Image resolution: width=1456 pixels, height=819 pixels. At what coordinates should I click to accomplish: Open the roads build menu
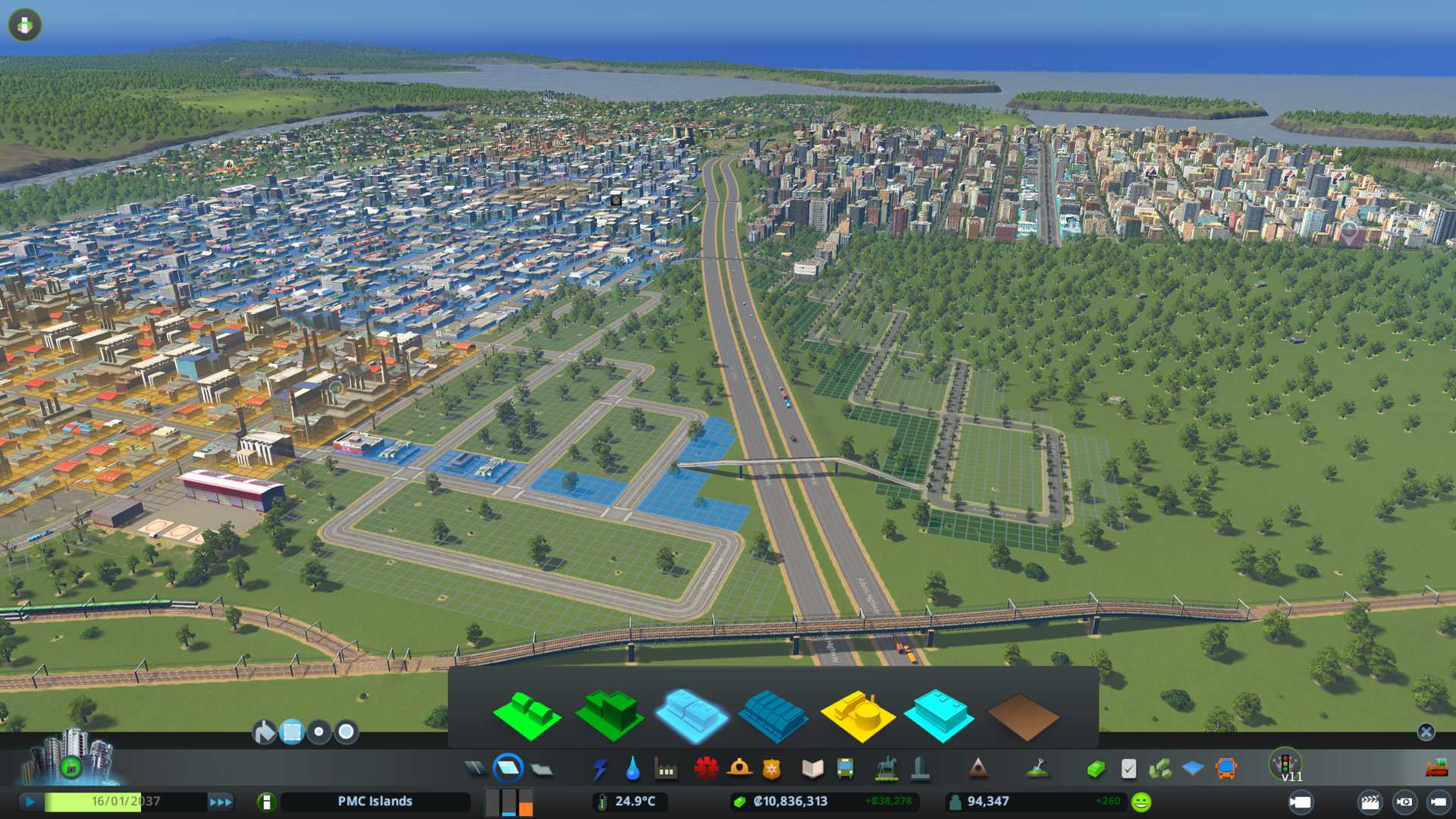[x=475, y=769]
